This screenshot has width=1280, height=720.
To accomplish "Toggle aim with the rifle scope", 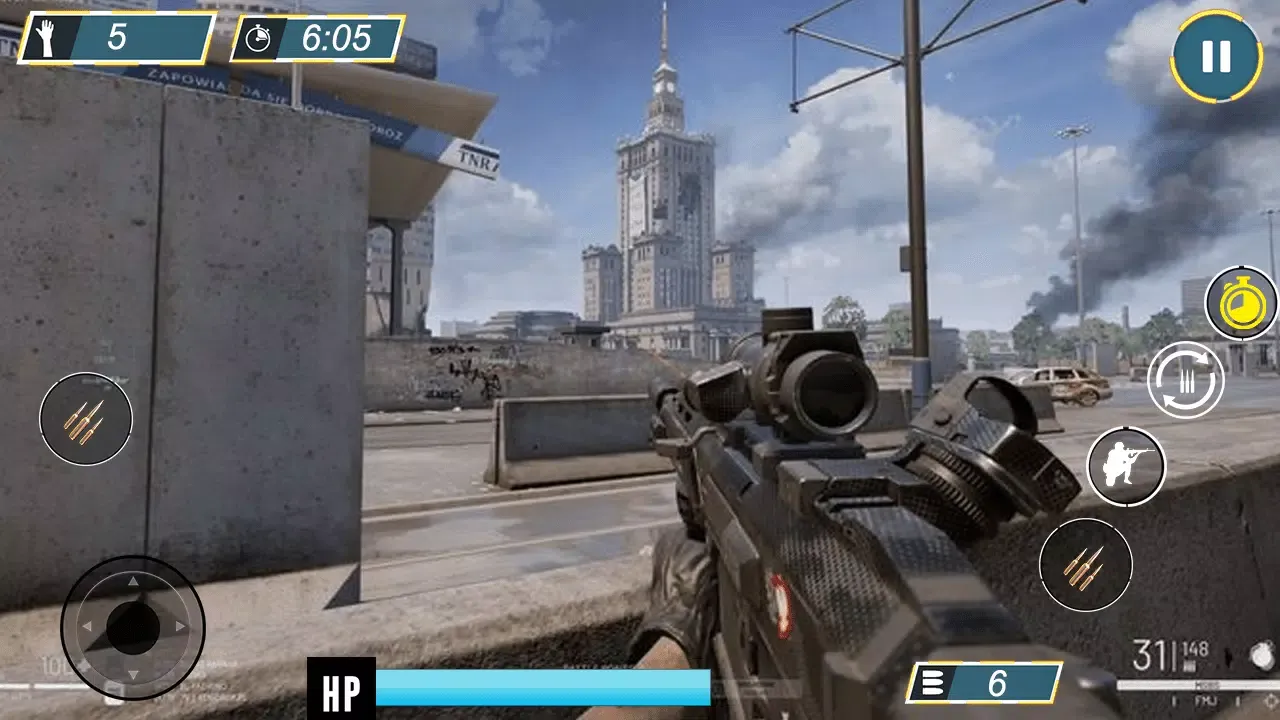I will pos(1127,466).
